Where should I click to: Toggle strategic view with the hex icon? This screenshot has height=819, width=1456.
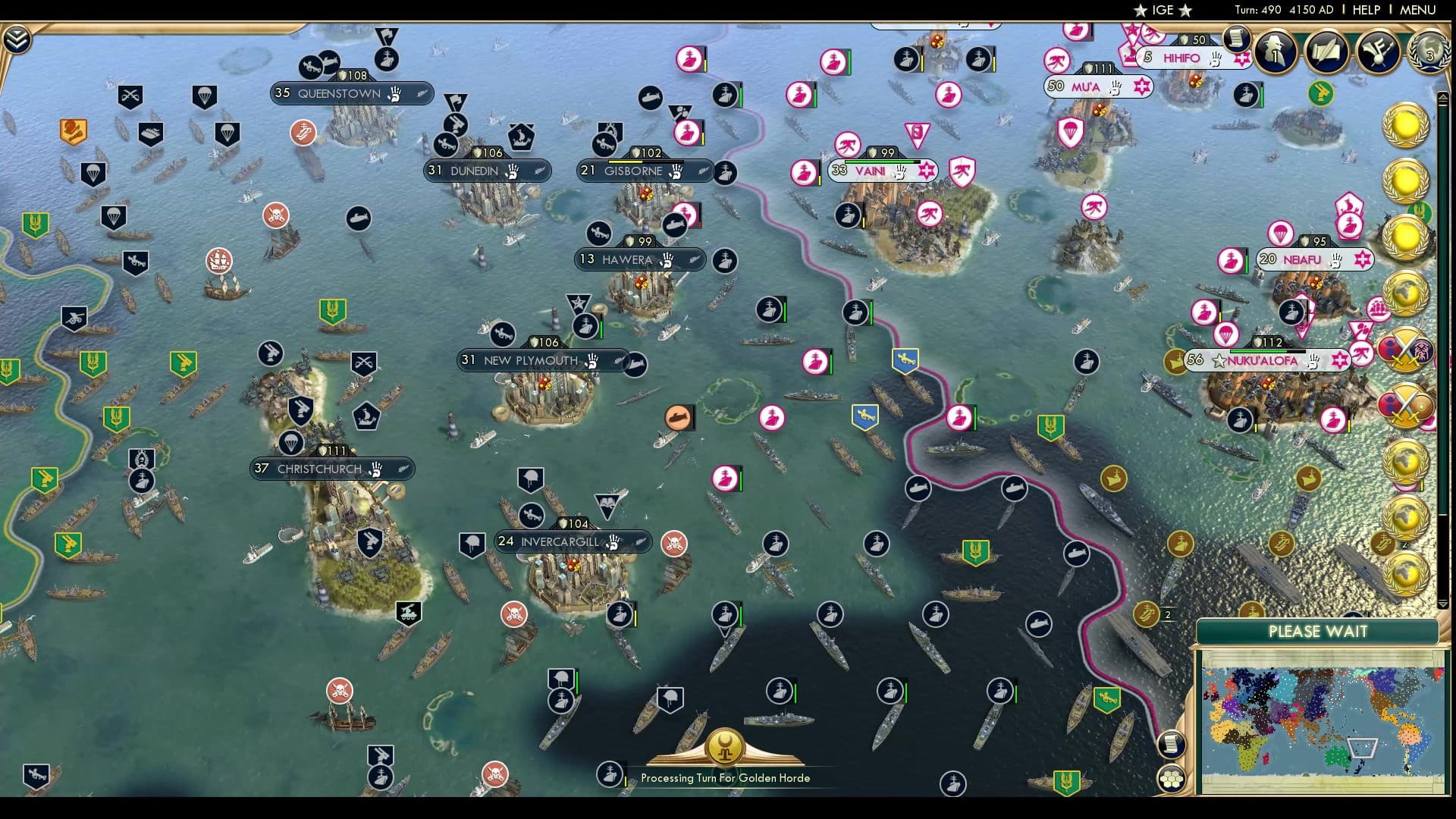(x=1172, y=777)
